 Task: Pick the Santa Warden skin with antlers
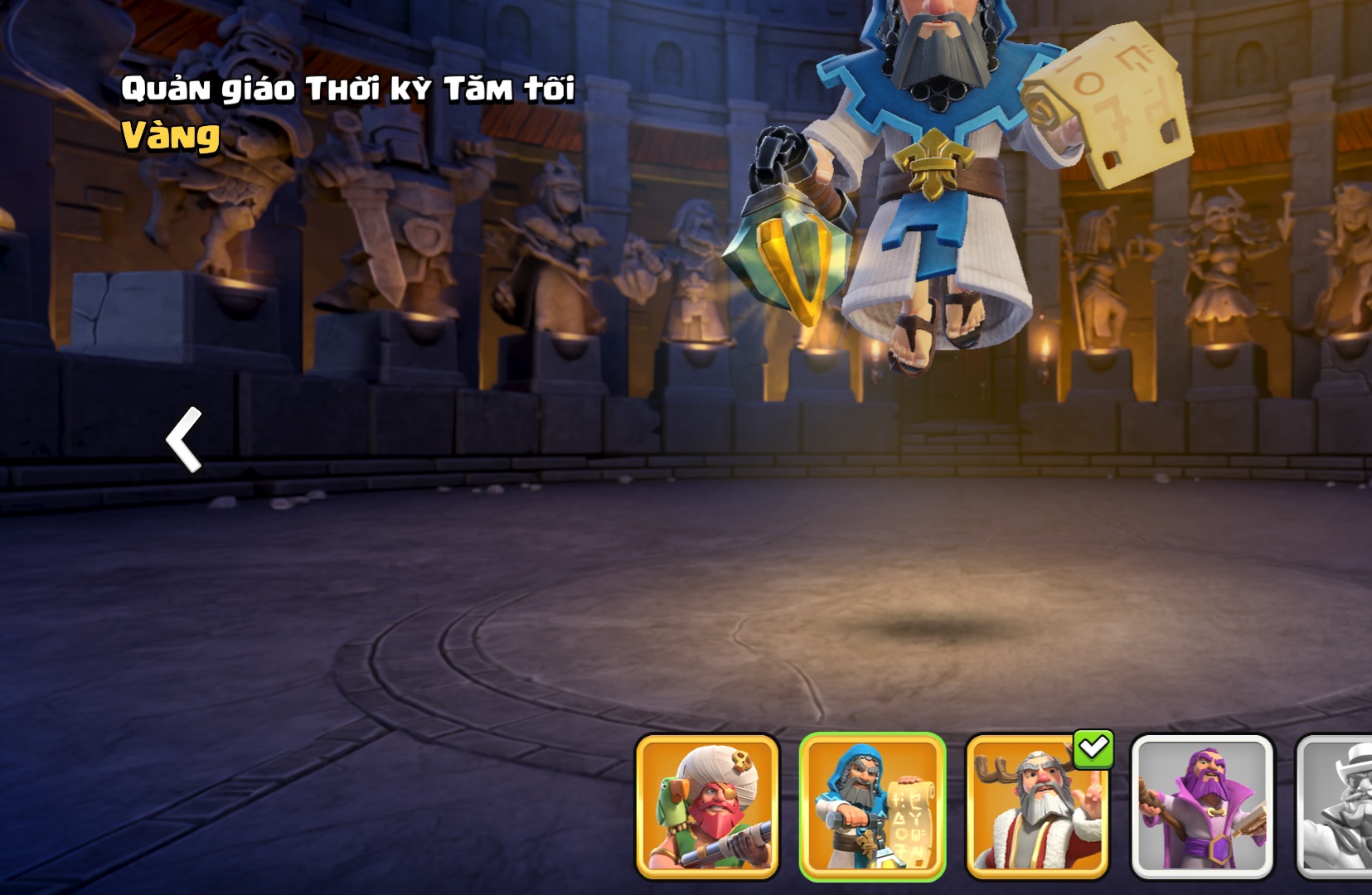point(1037,805)
